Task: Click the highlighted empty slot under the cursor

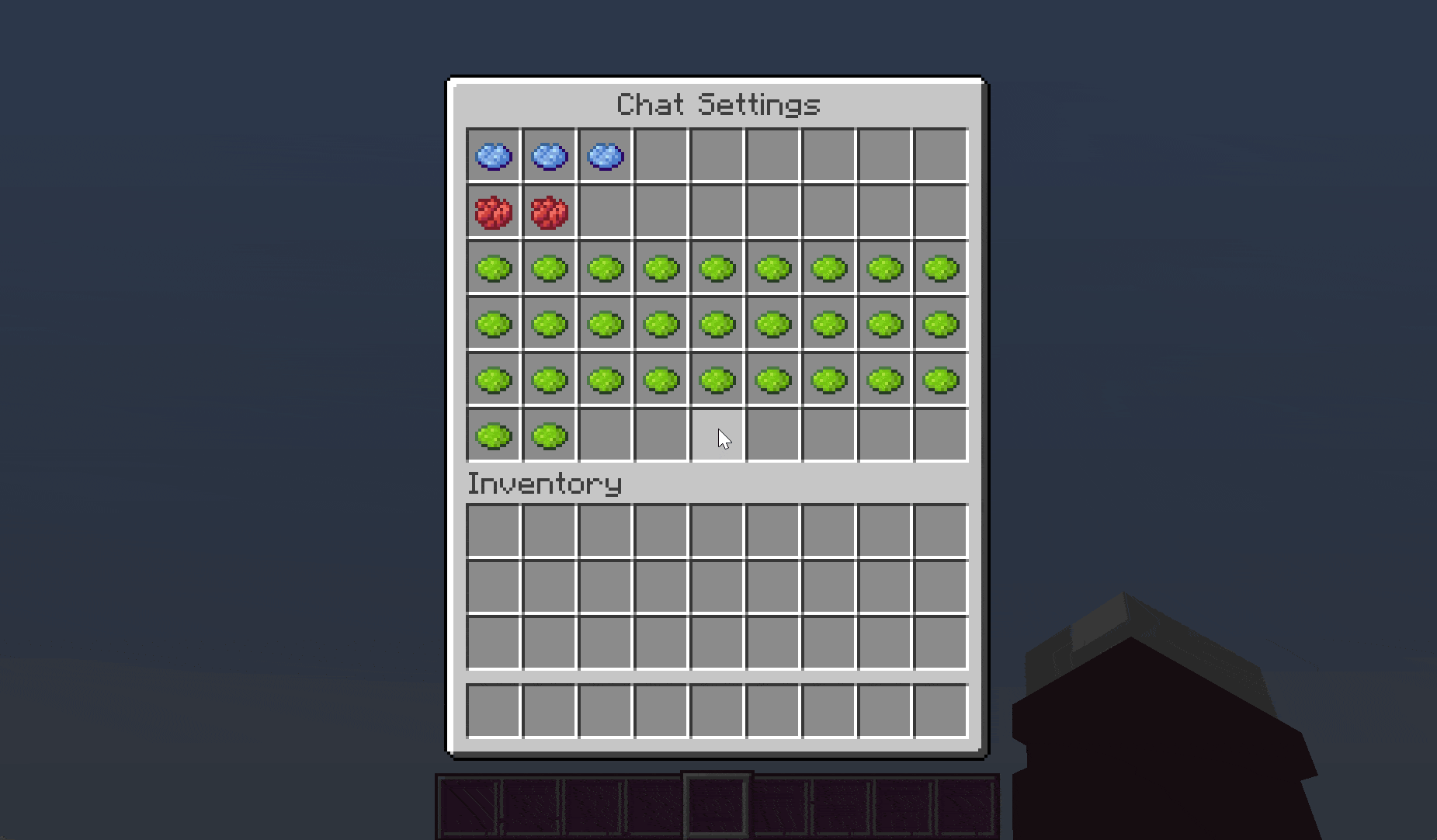Action: point(717,436)
